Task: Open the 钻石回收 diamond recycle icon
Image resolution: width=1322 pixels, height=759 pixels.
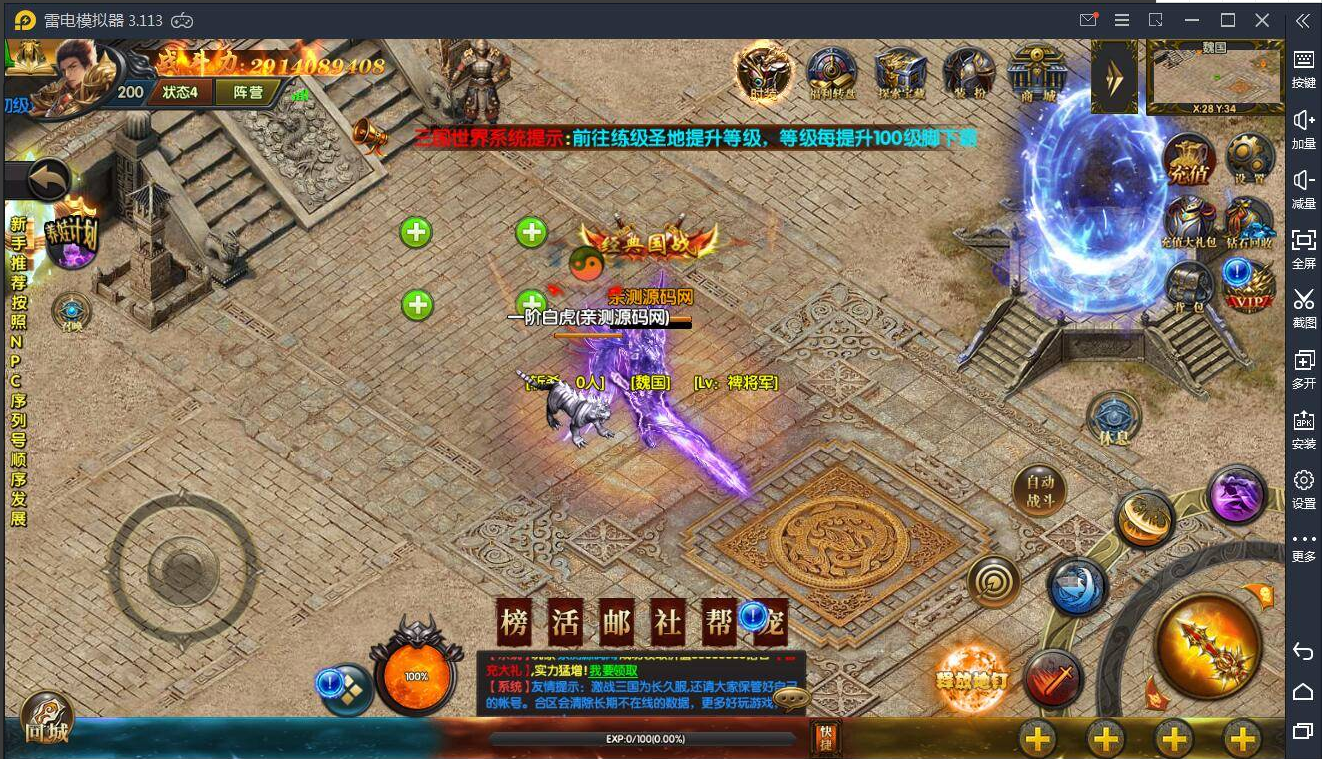Action: pyautogui.click(x=1249, y=222)
